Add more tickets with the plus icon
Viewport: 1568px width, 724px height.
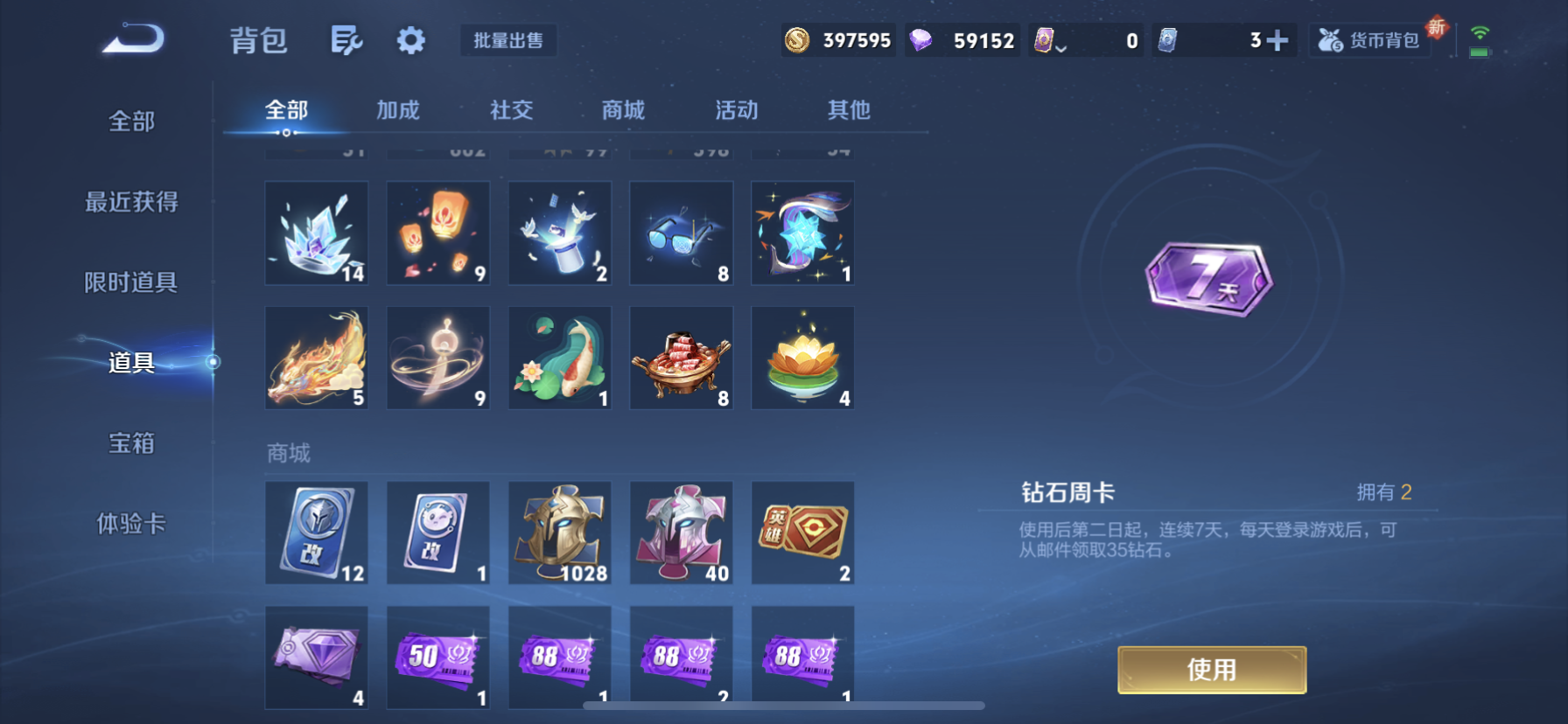[1277, 40]
